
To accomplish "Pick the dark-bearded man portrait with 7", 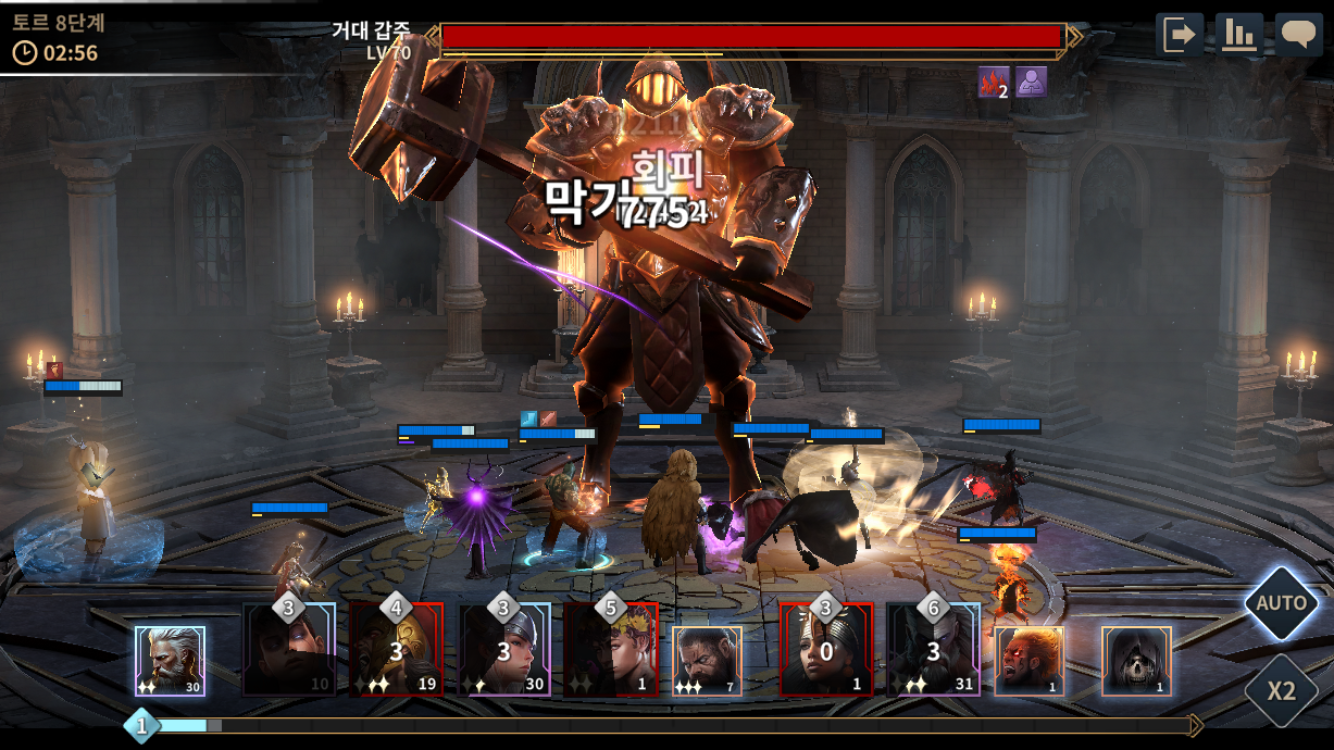I will click(707, 661).
